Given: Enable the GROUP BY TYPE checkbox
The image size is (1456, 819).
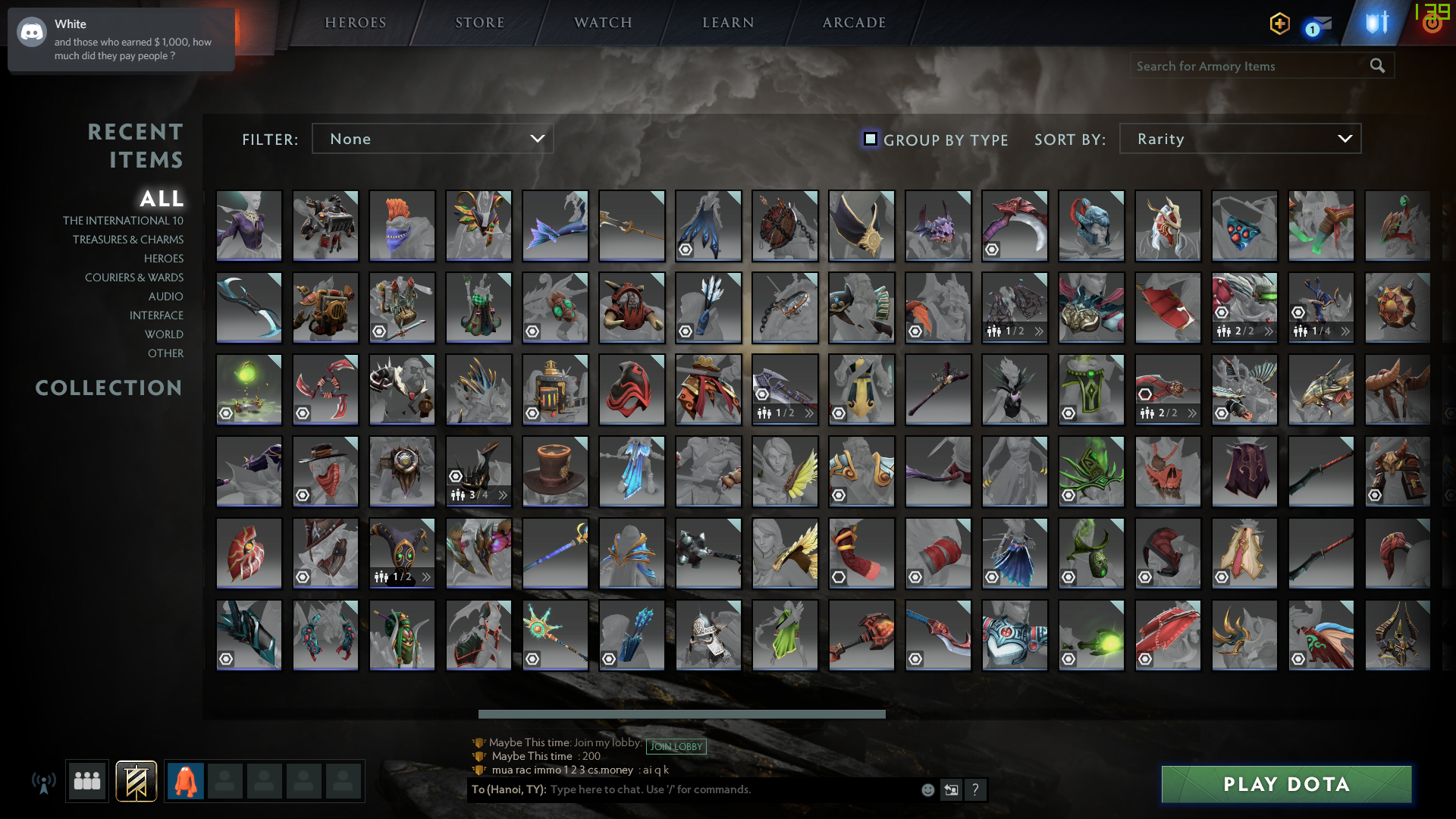Looking at the screenshot, I should pos(870,139).
